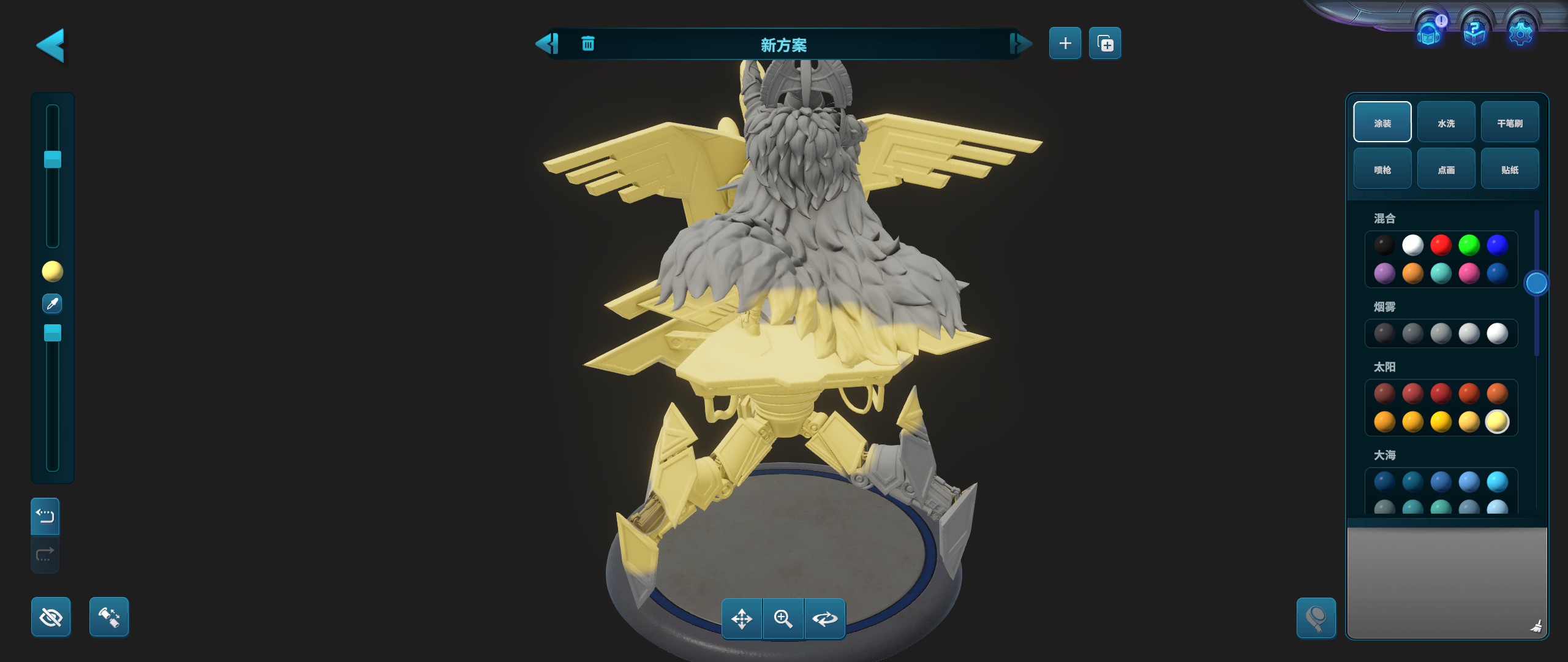The image size is (1568, 662).
Task: Select the pan move camera tool
Action: click(x=742, y=618)
